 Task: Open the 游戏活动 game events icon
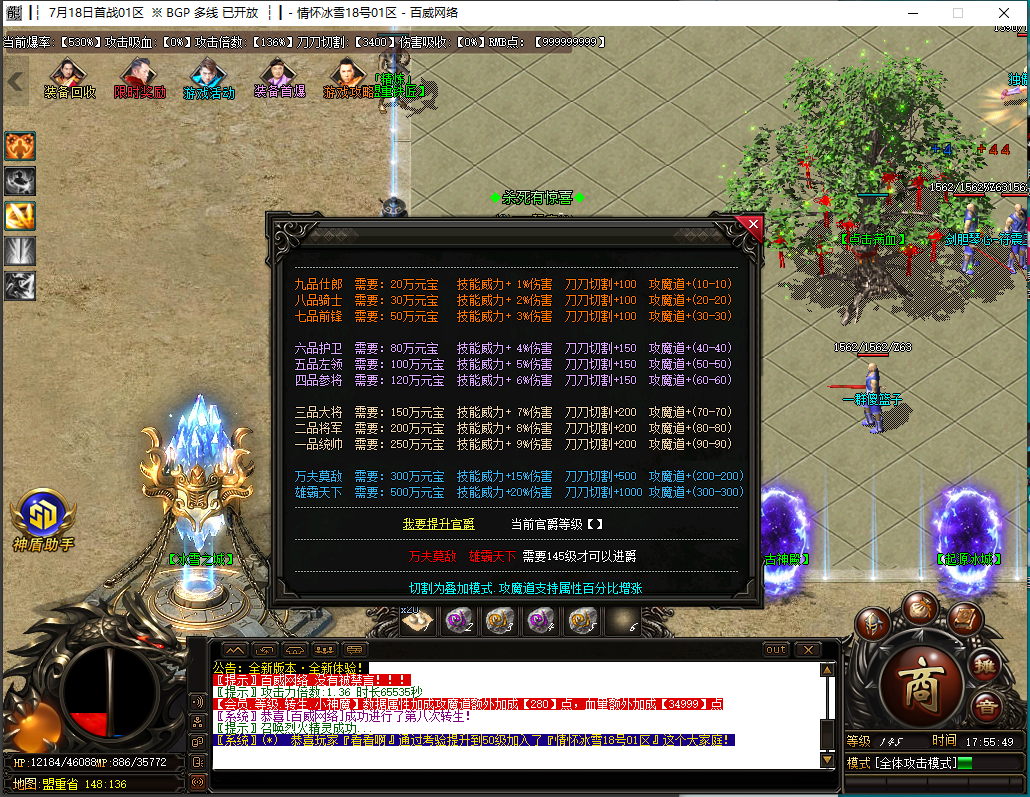pos(208,79)
